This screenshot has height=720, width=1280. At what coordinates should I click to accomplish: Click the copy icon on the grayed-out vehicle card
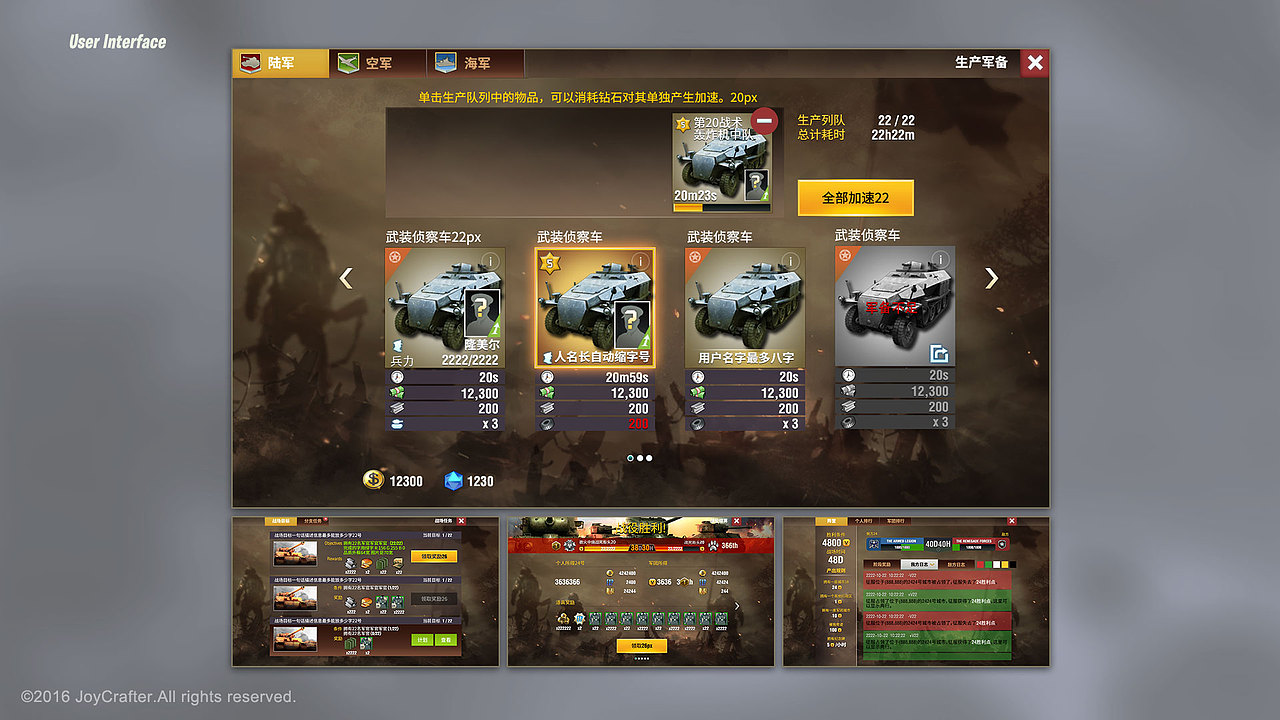[940, 354]
